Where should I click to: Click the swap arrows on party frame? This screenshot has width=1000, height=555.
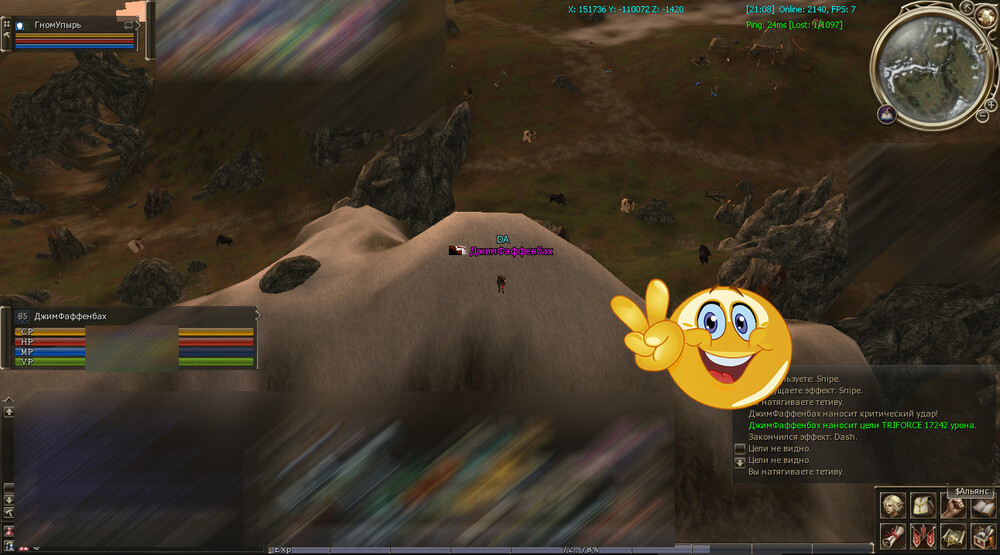pyautogui.click(x=130, y=24)
